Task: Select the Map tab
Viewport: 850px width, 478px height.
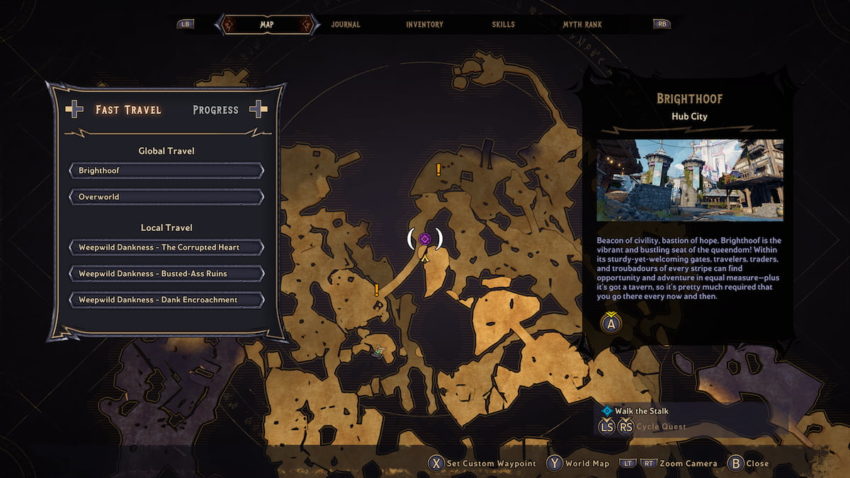Action: click(266, 25)
